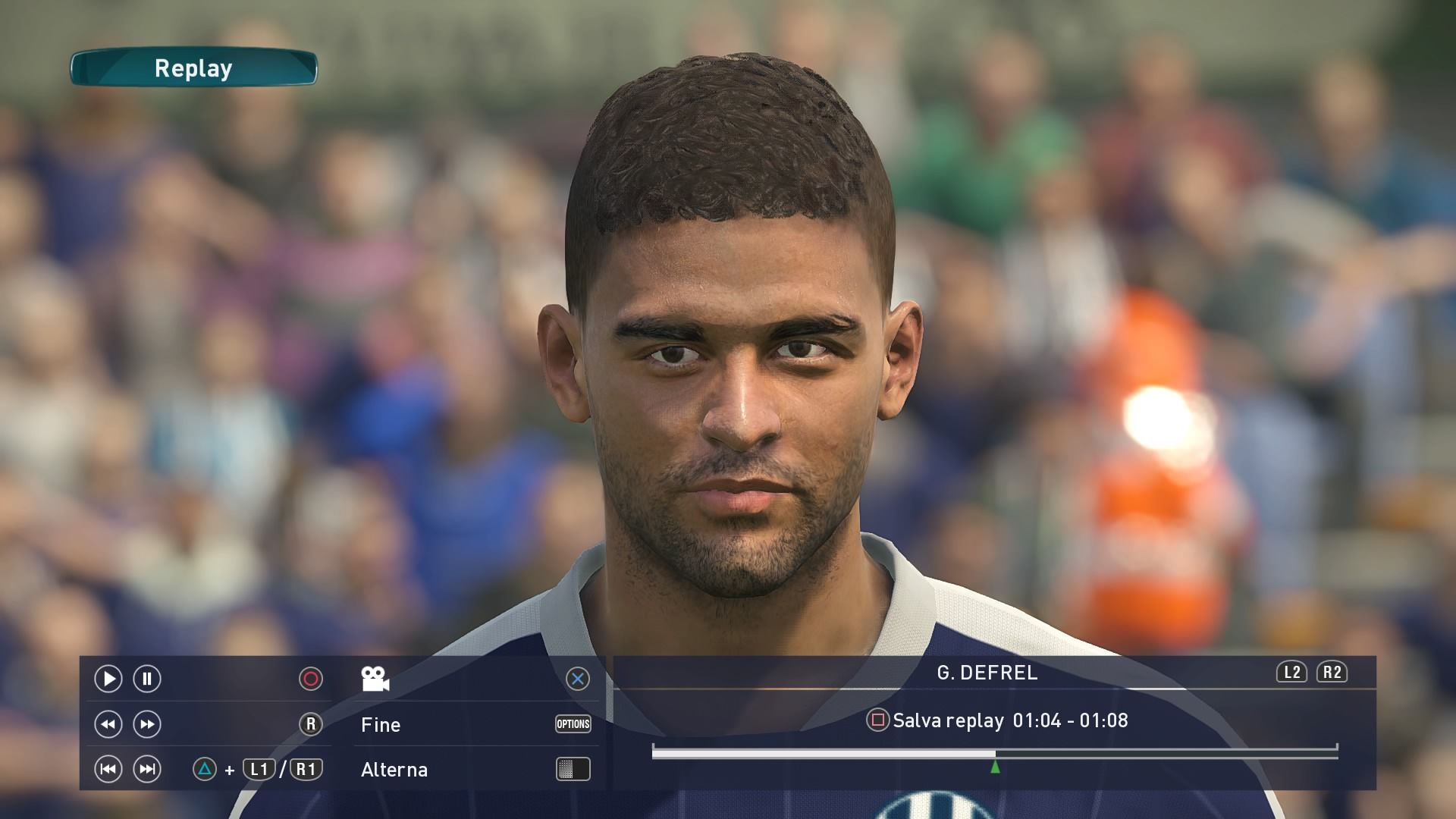
Task: Pause the replay
Action: 147,679
